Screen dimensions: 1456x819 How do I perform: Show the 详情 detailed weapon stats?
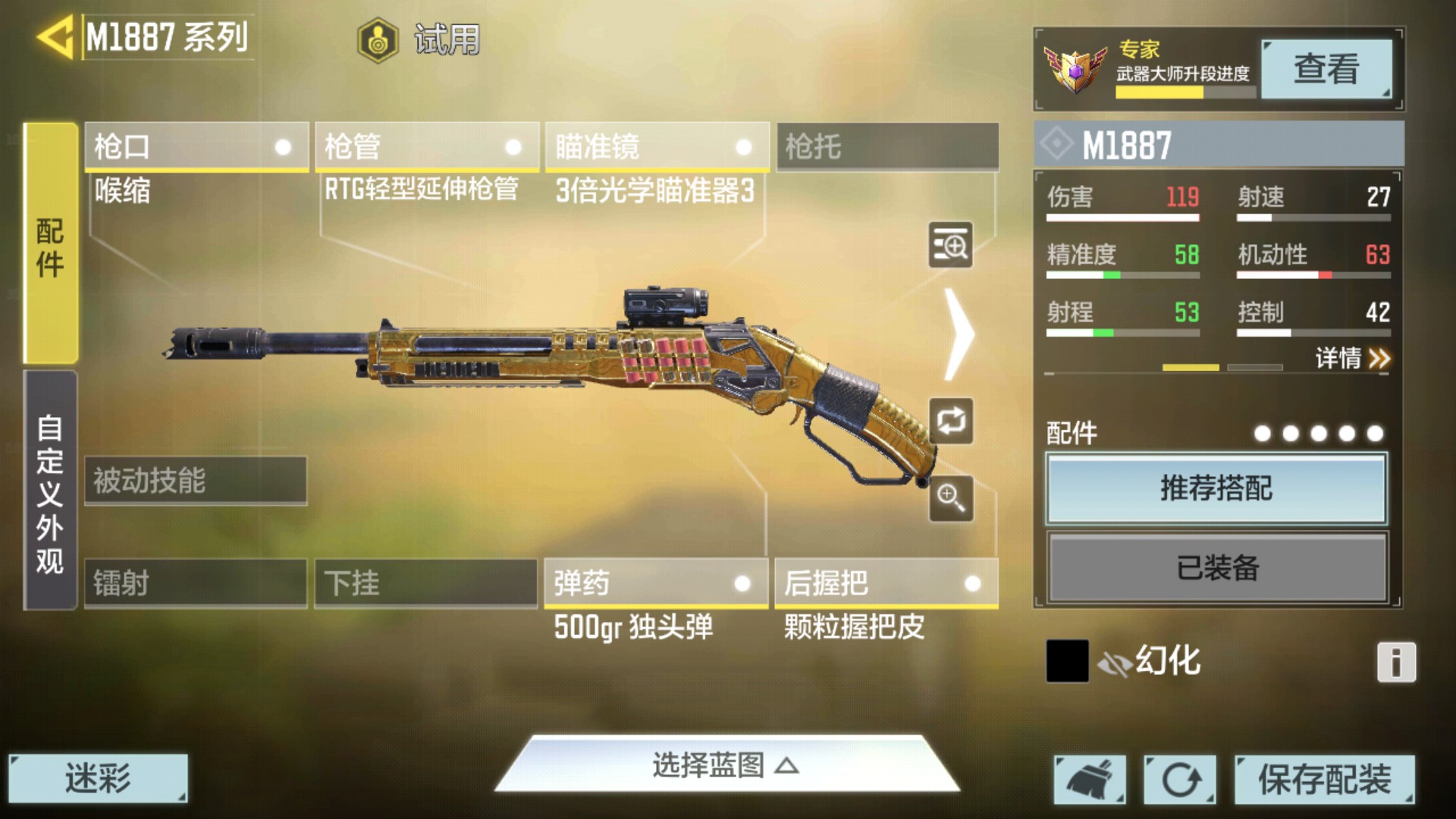click(x=1352, y=358)
